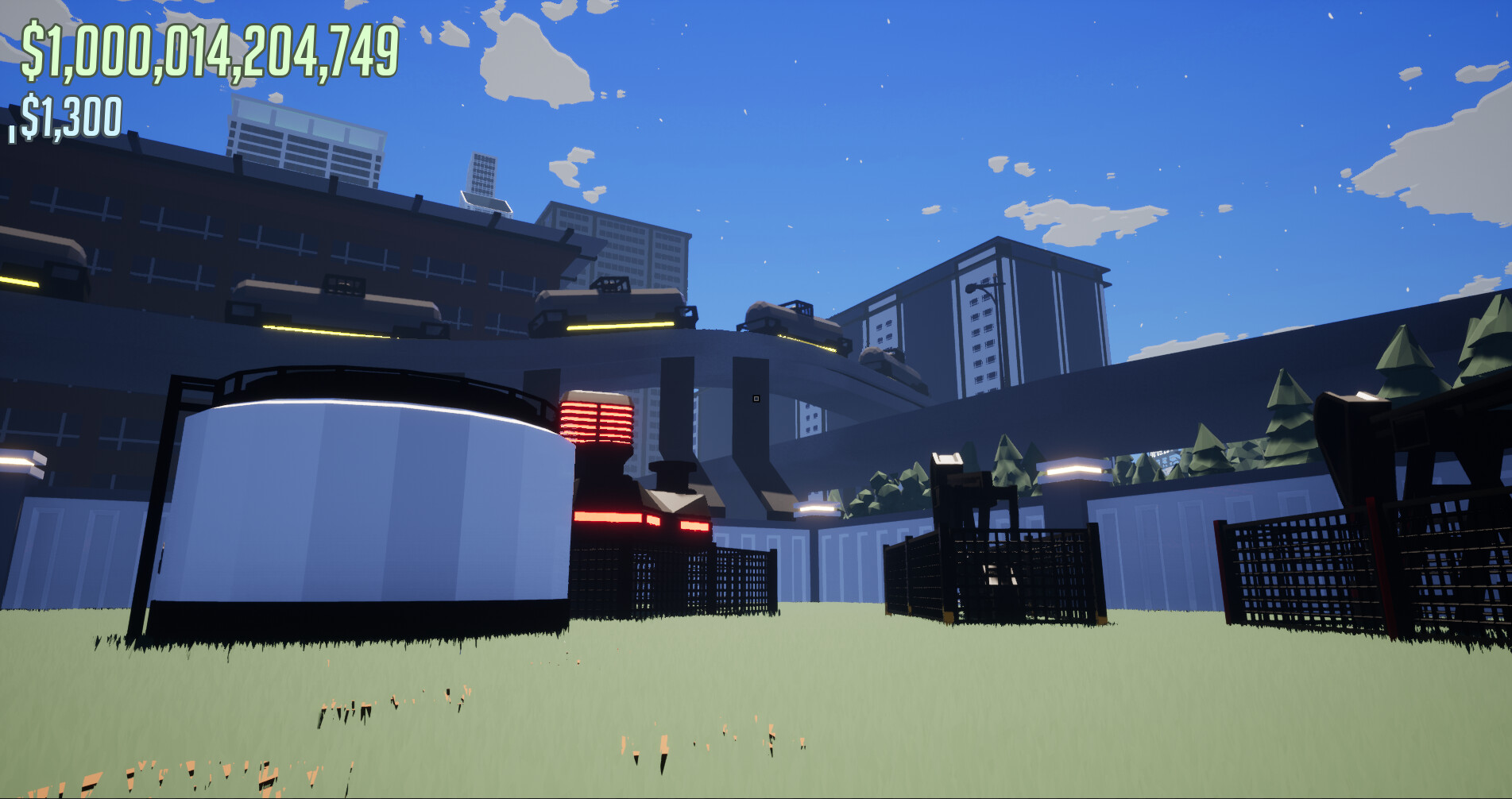
Task: Click the center crosshair reticle
Action: (756, 399)
